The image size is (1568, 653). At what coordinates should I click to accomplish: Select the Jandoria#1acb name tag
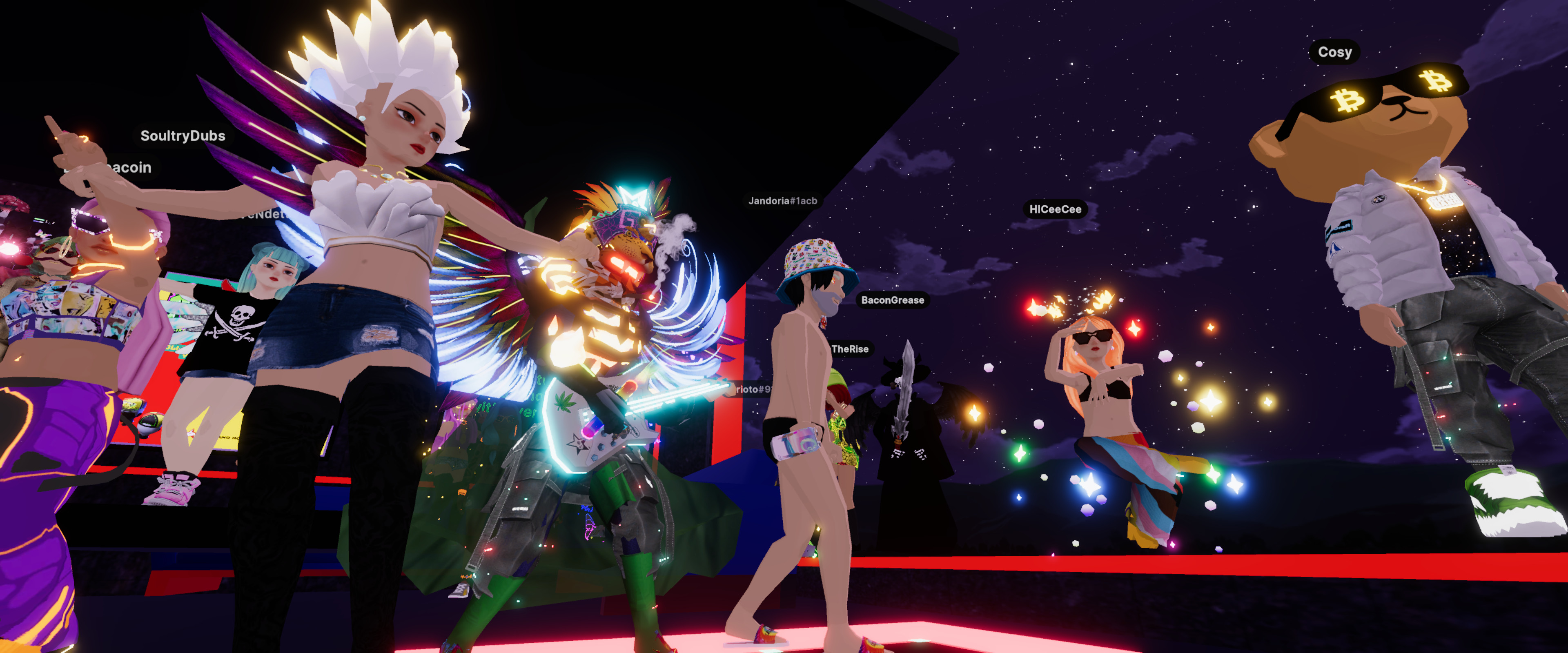[782, 201]
